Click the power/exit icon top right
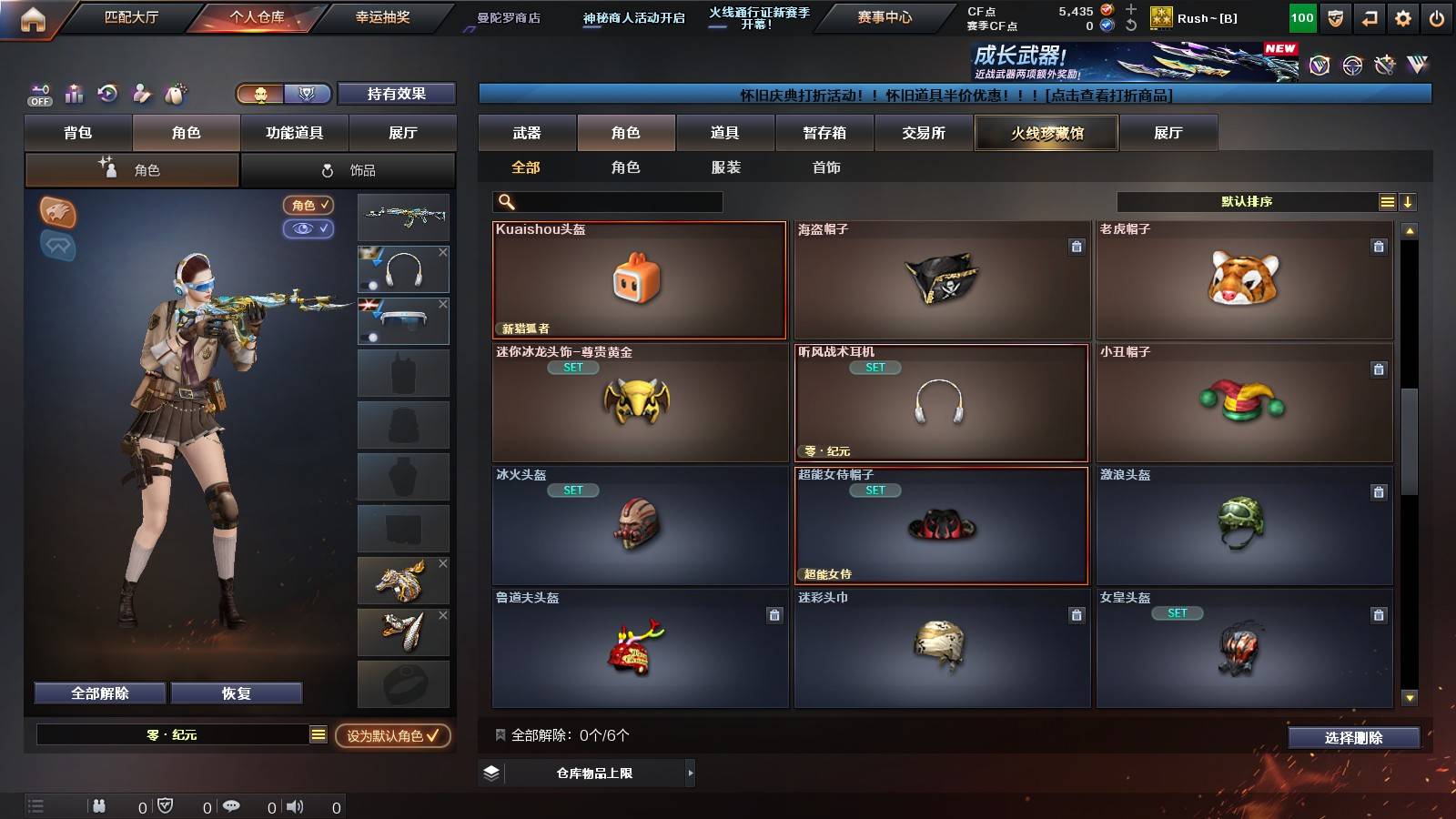Viewport: 1456px width, 819px height. (1435, 17)
